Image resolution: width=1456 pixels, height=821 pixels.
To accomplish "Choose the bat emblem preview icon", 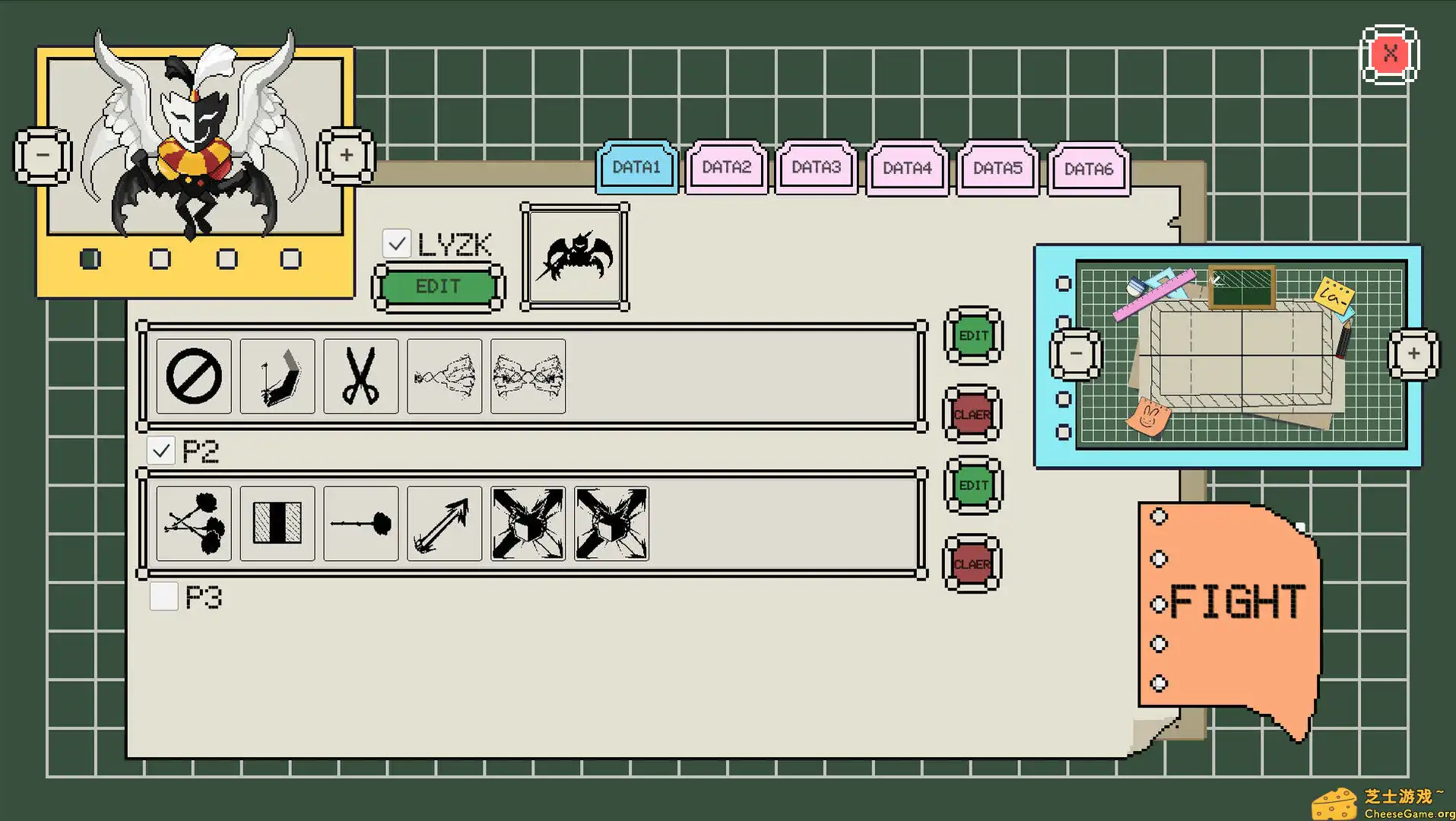I will 574,257.
